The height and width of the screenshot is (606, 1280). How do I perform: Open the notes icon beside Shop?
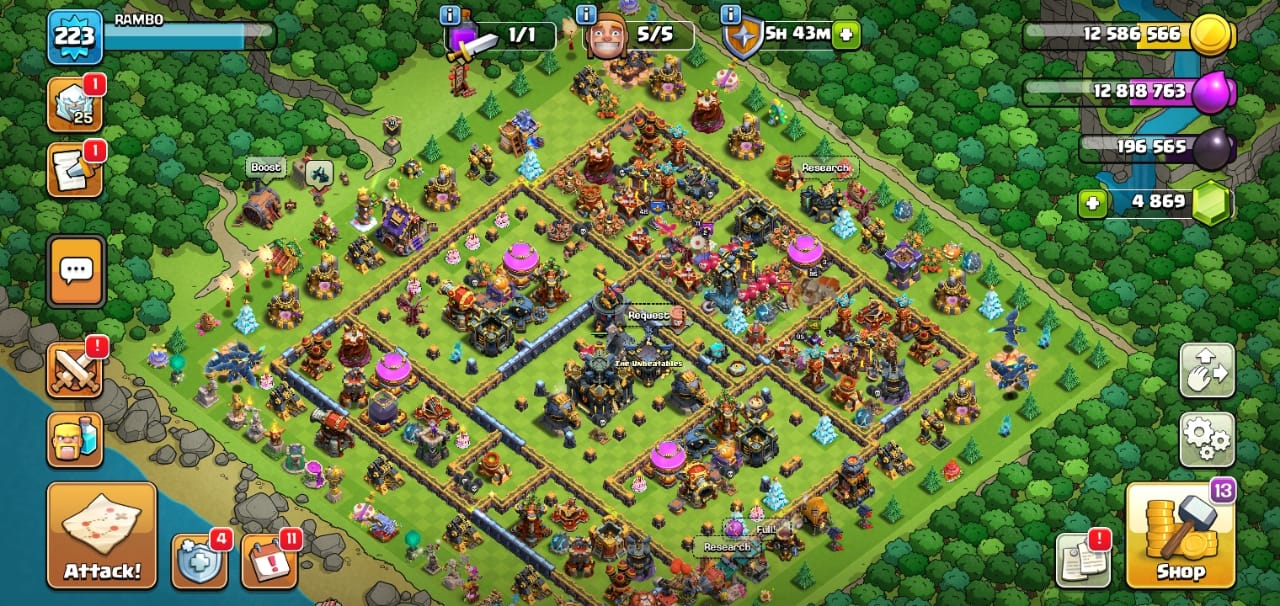[1083, 560]
